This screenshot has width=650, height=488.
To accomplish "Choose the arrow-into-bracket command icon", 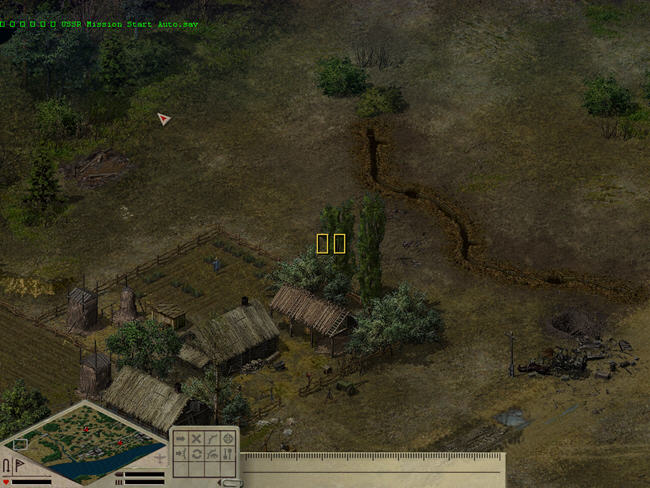I will [181, 454].
